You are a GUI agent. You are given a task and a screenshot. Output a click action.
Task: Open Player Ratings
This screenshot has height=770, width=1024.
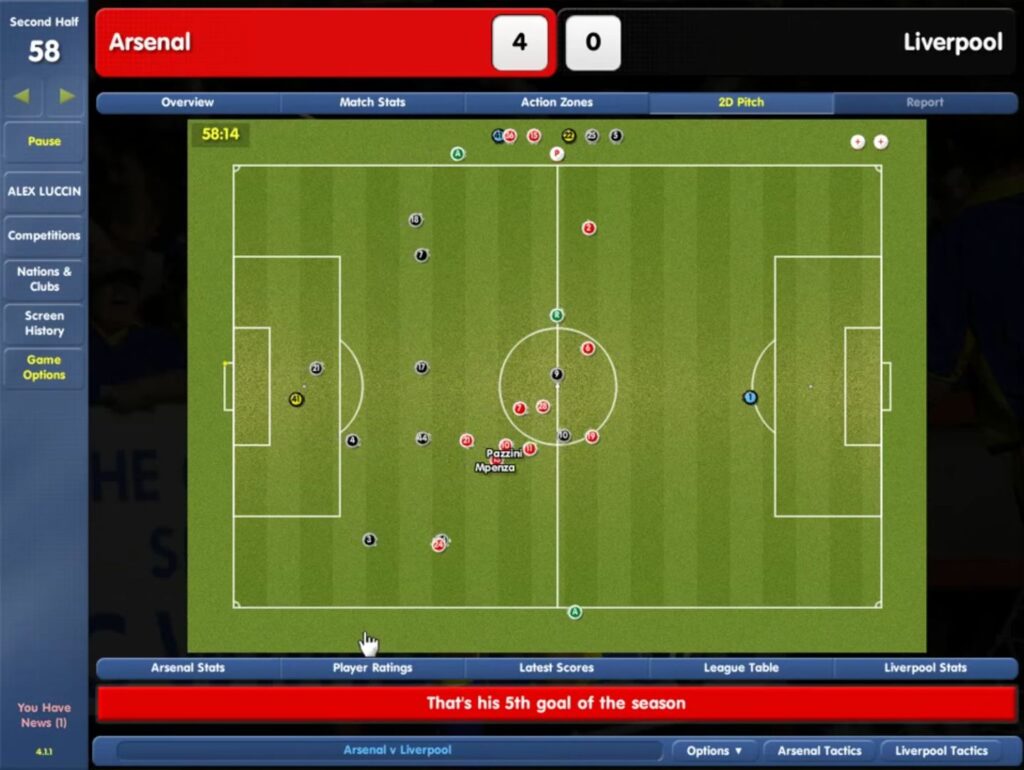pyautogui.click(x=372, y=668)
